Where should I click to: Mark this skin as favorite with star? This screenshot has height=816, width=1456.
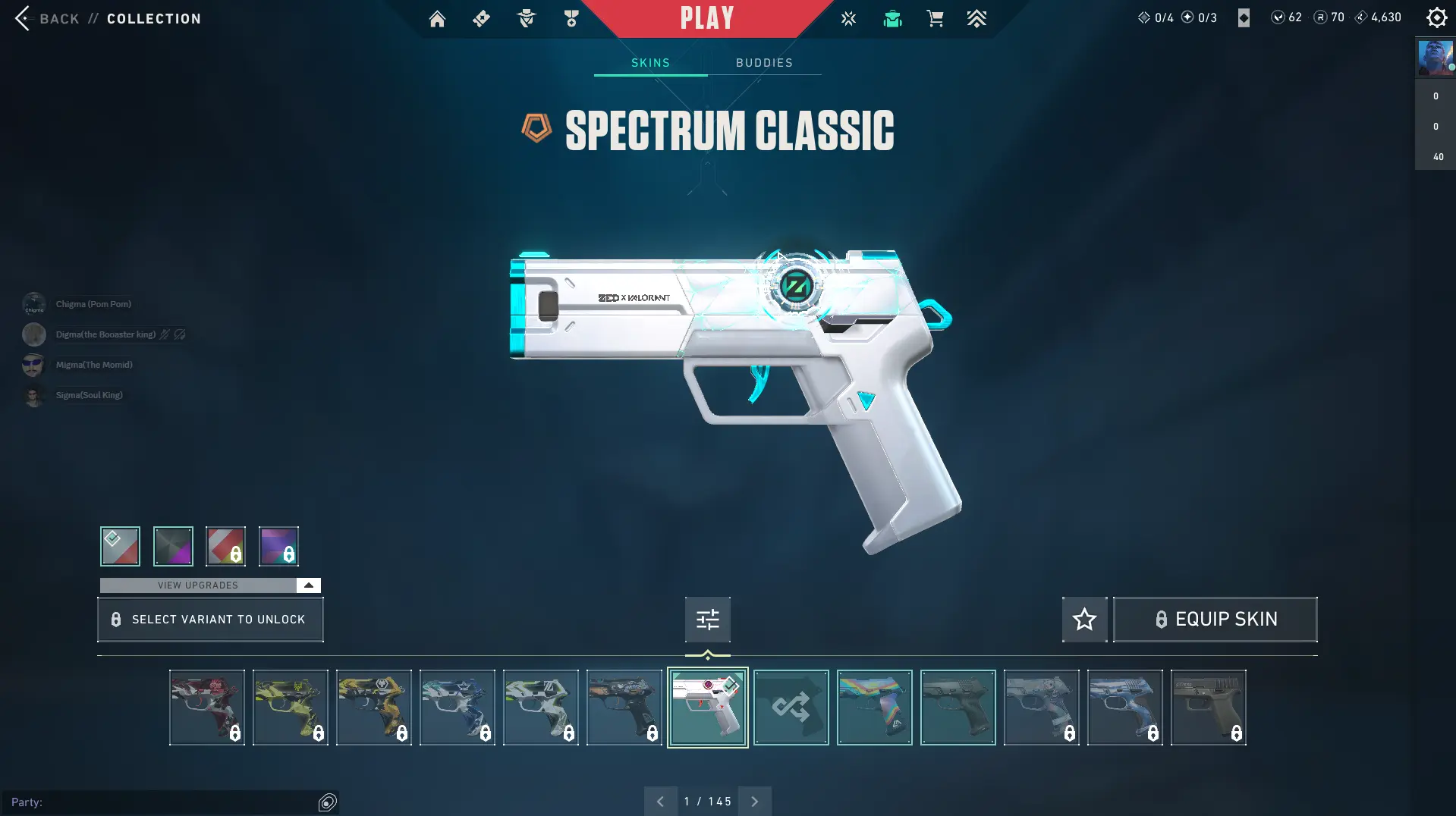pos(1084,620)
